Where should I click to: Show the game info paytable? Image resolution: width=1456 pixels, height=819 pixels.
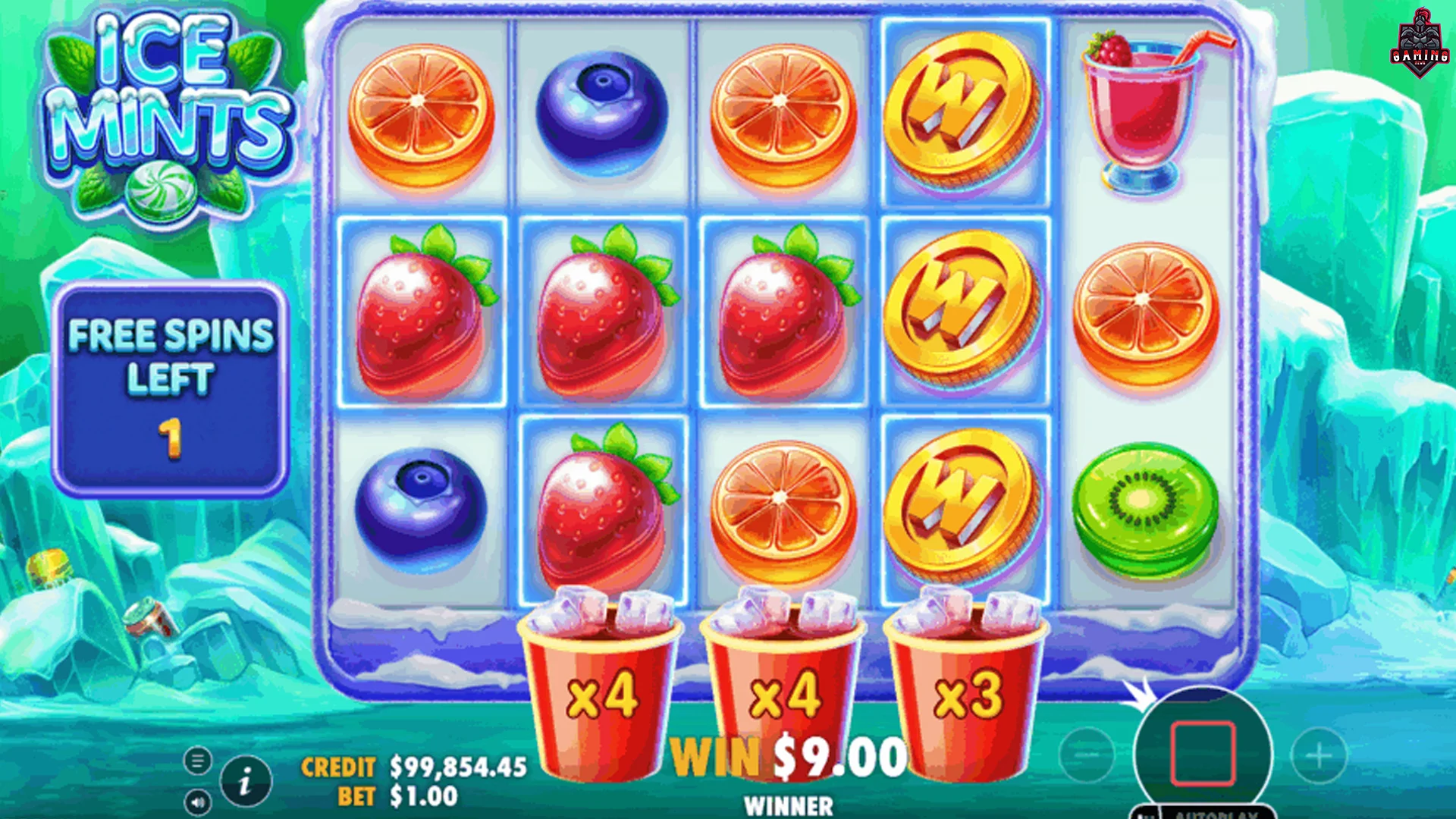pyautogui.click(x=246, y=781)
